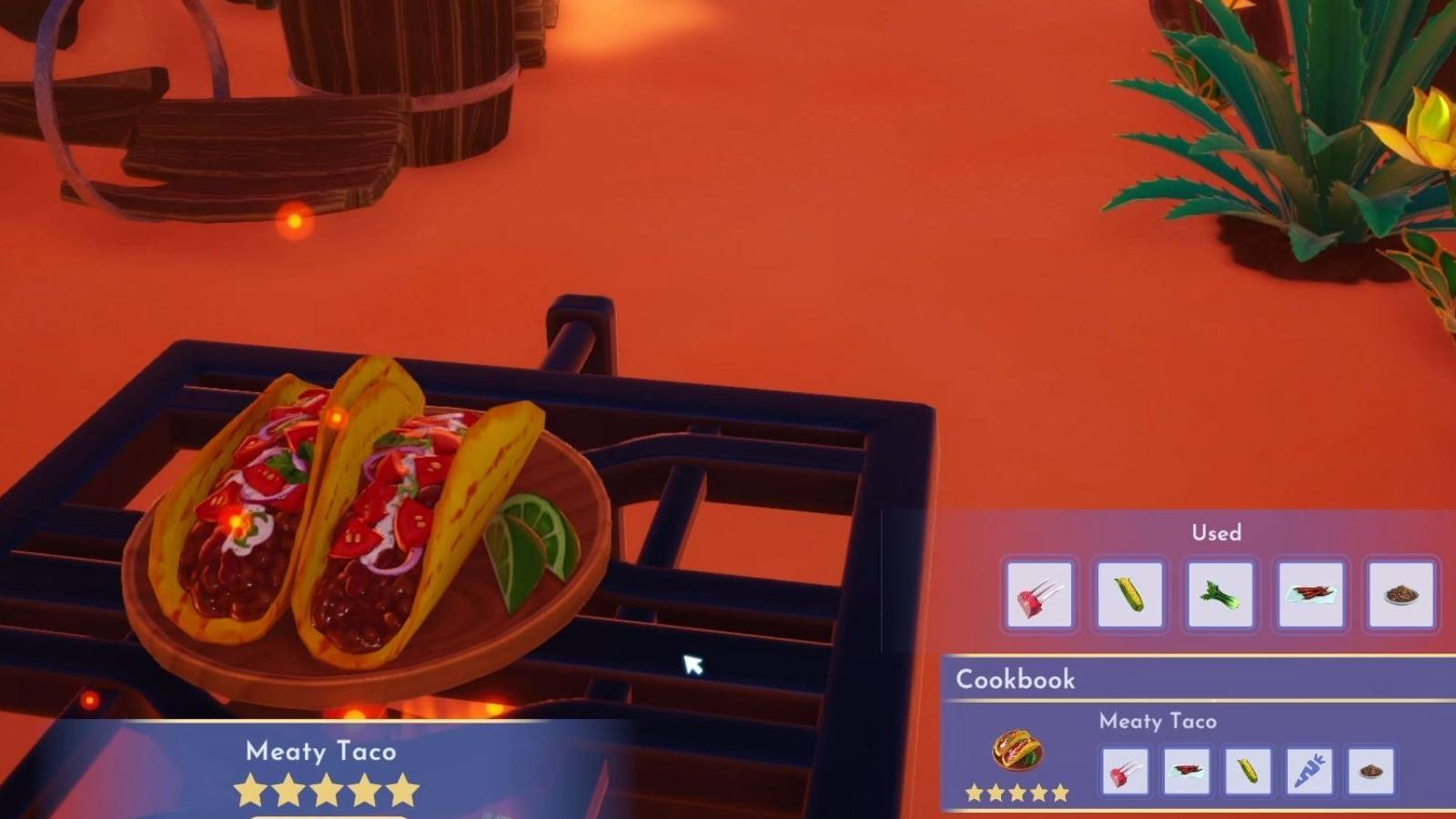Select the chili pepper icon in the Cookbook recipe

(x=1186, y=771)
